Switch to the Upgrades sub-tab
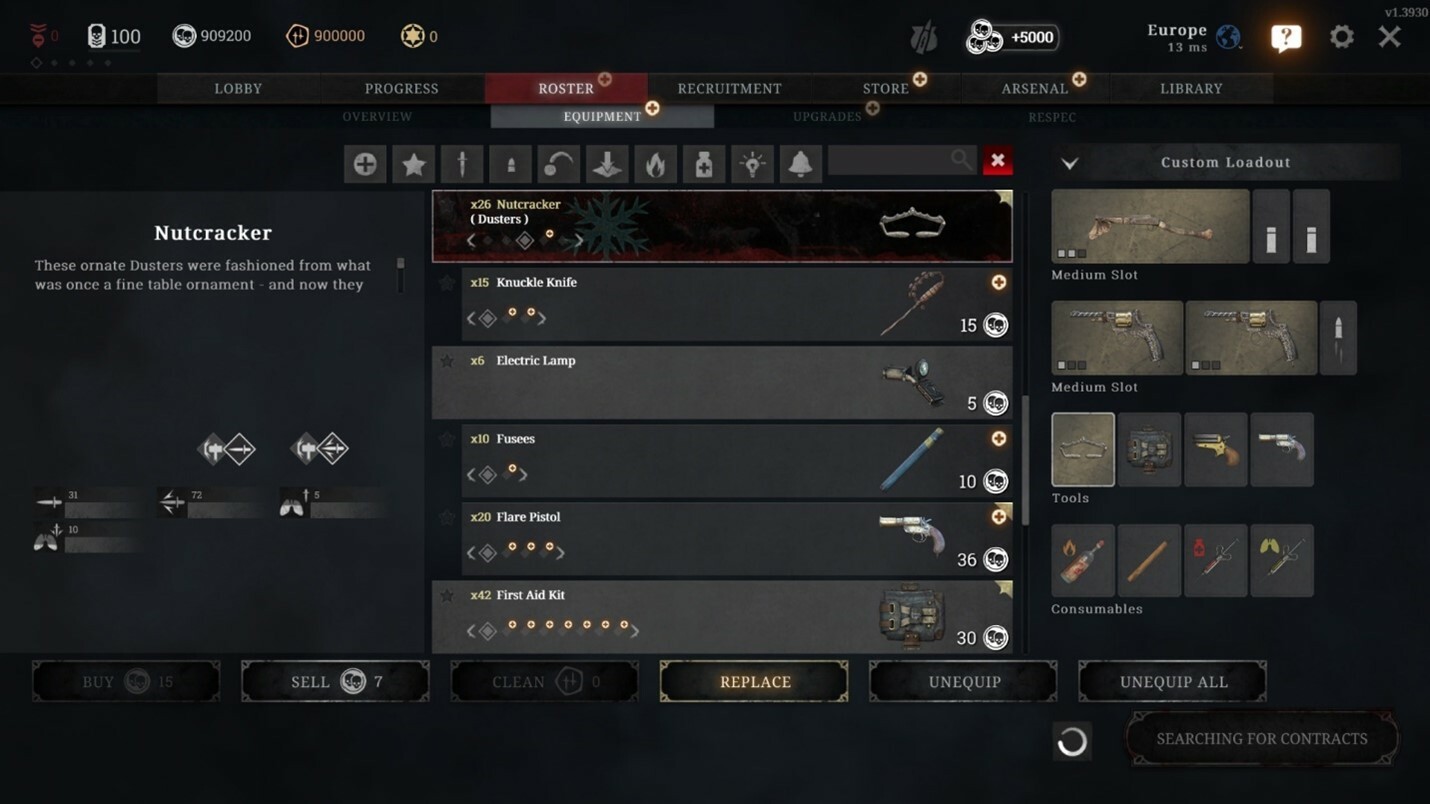1430x804 pixels. click(827, 117)
